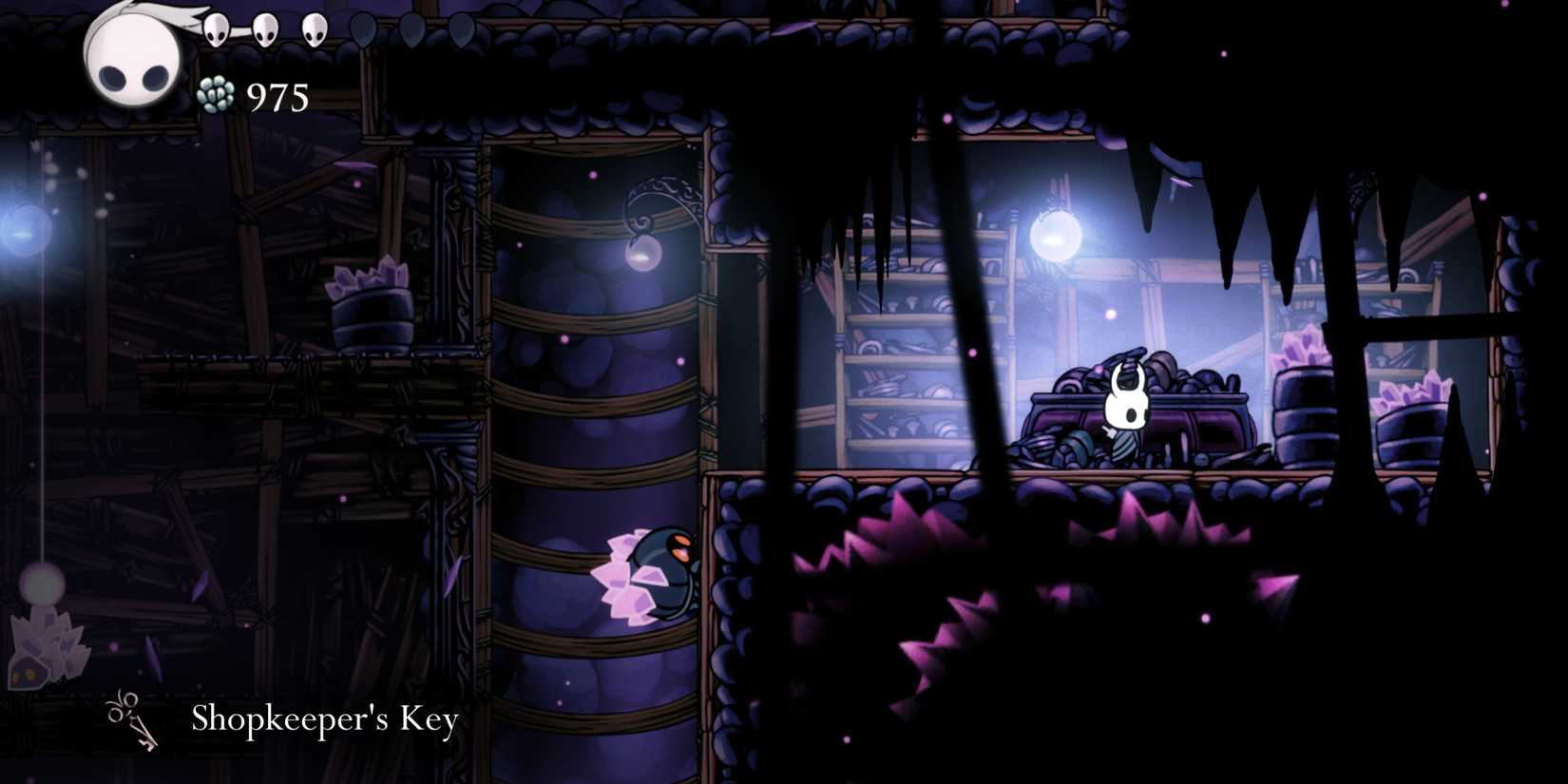Image resolution: width=1568 pixels, height=784 pixels.
Task: Select the Geo currency icon beside 975
Action: tap(215, 95)
